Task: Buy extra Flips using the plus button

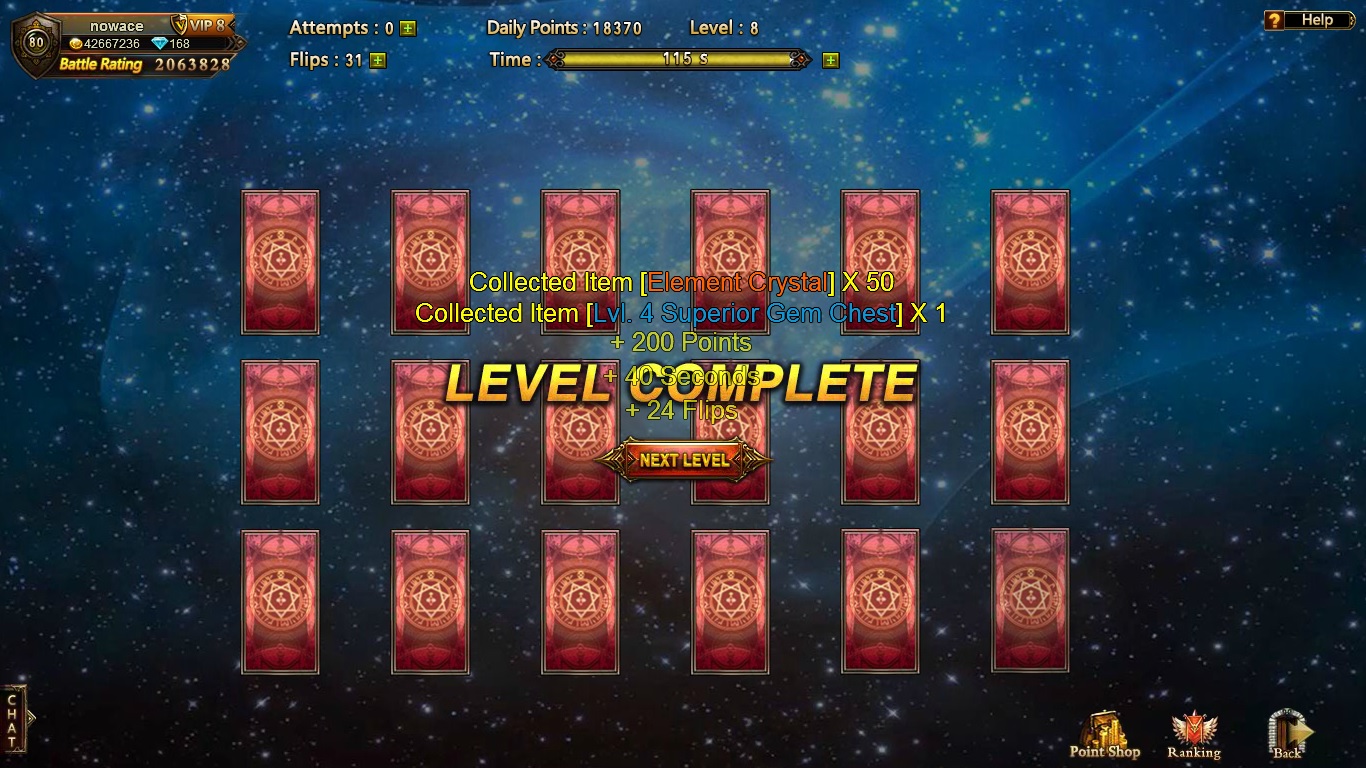Action: [377, 60]
